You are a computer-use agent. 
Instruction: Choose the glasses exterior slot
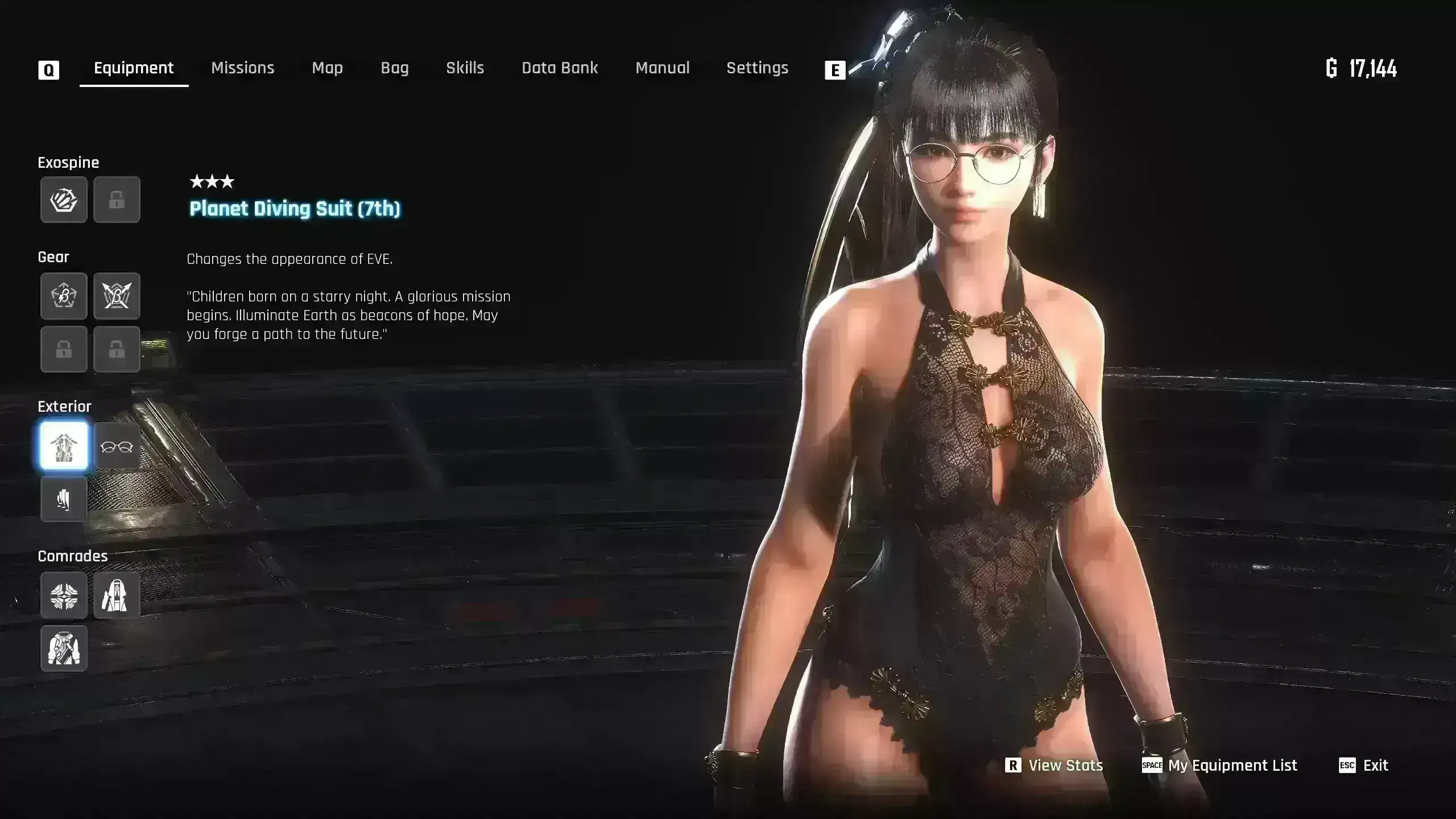[117, 446]
